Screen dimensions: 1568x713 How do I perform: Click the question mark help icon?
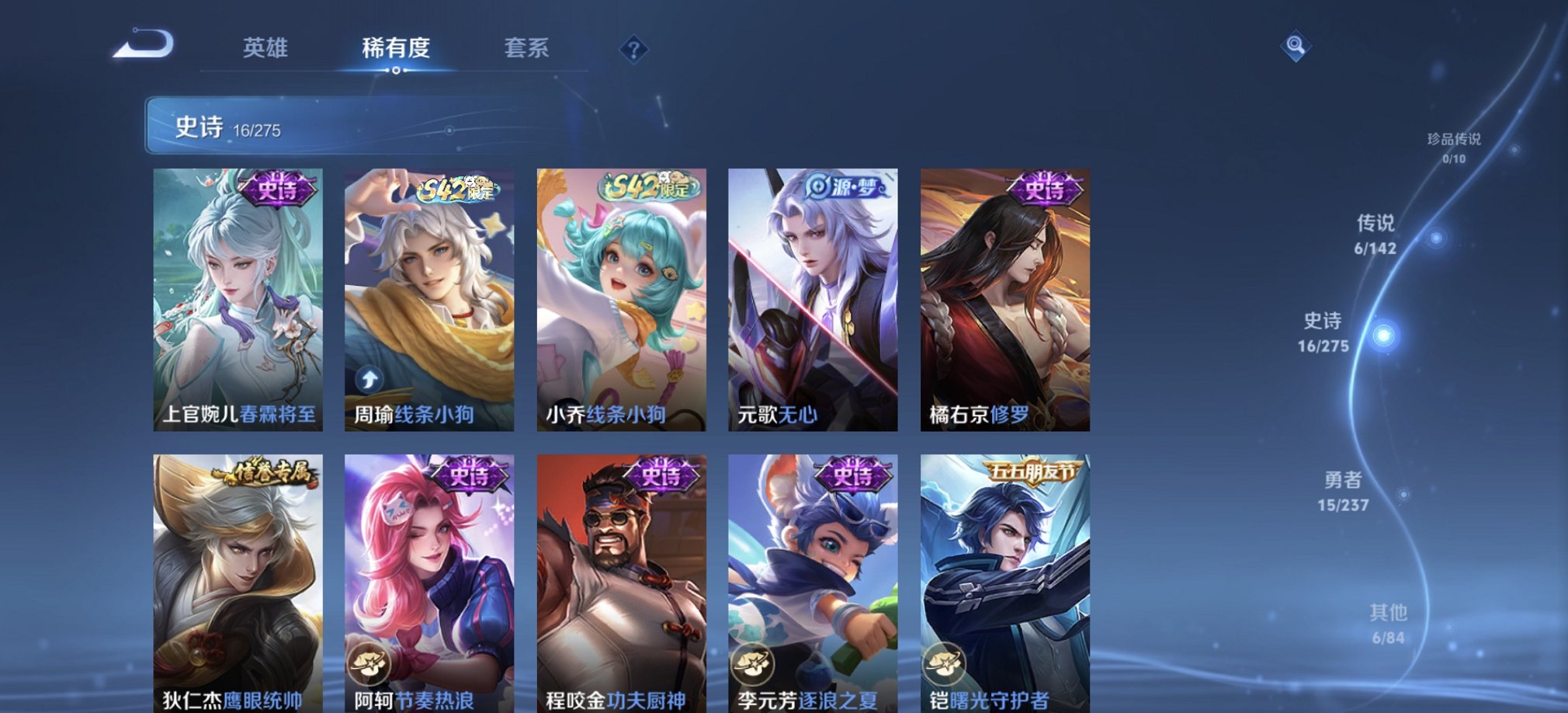click(635, 50)
